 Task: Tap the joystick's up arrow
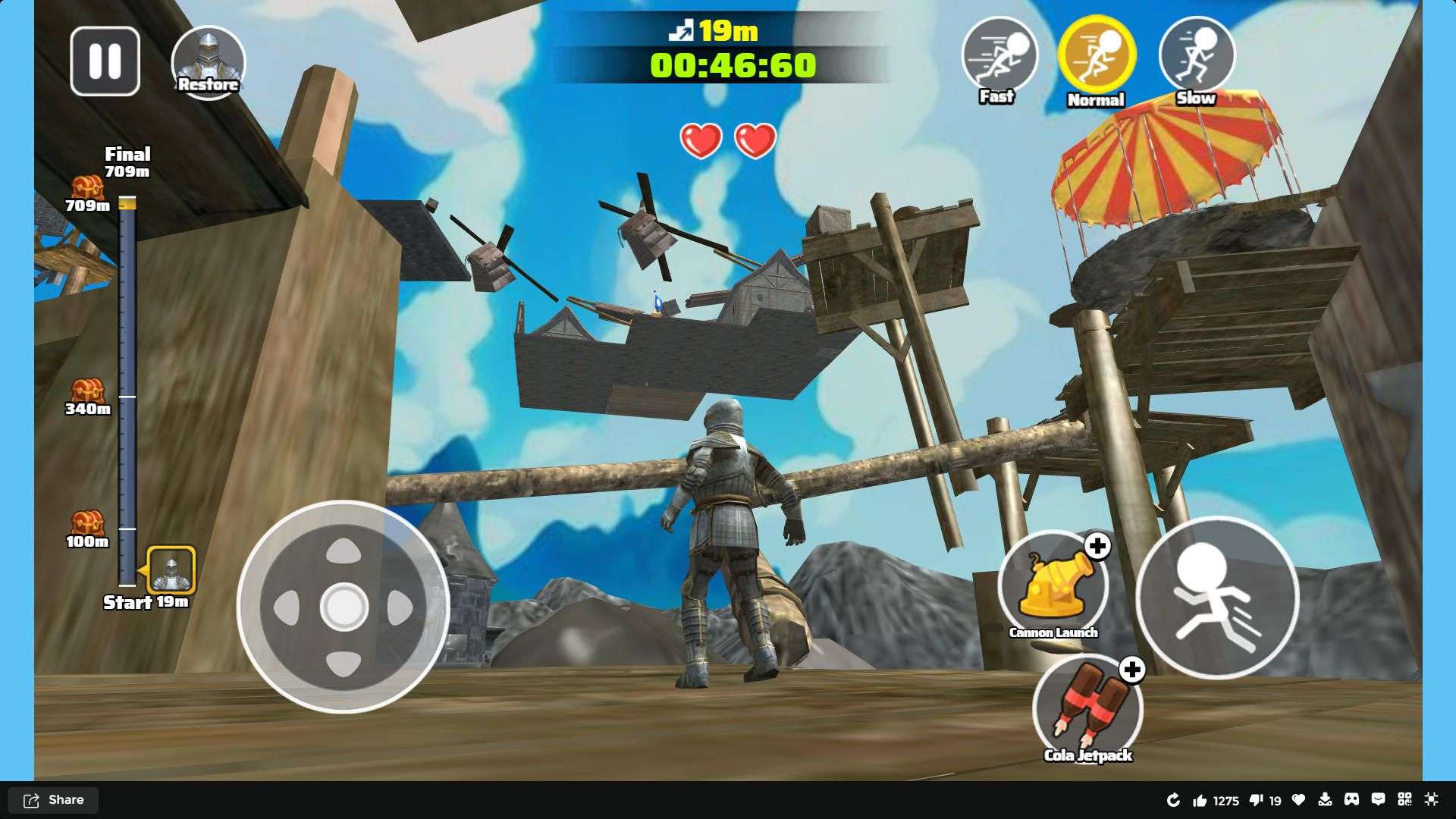pos(344,550)
